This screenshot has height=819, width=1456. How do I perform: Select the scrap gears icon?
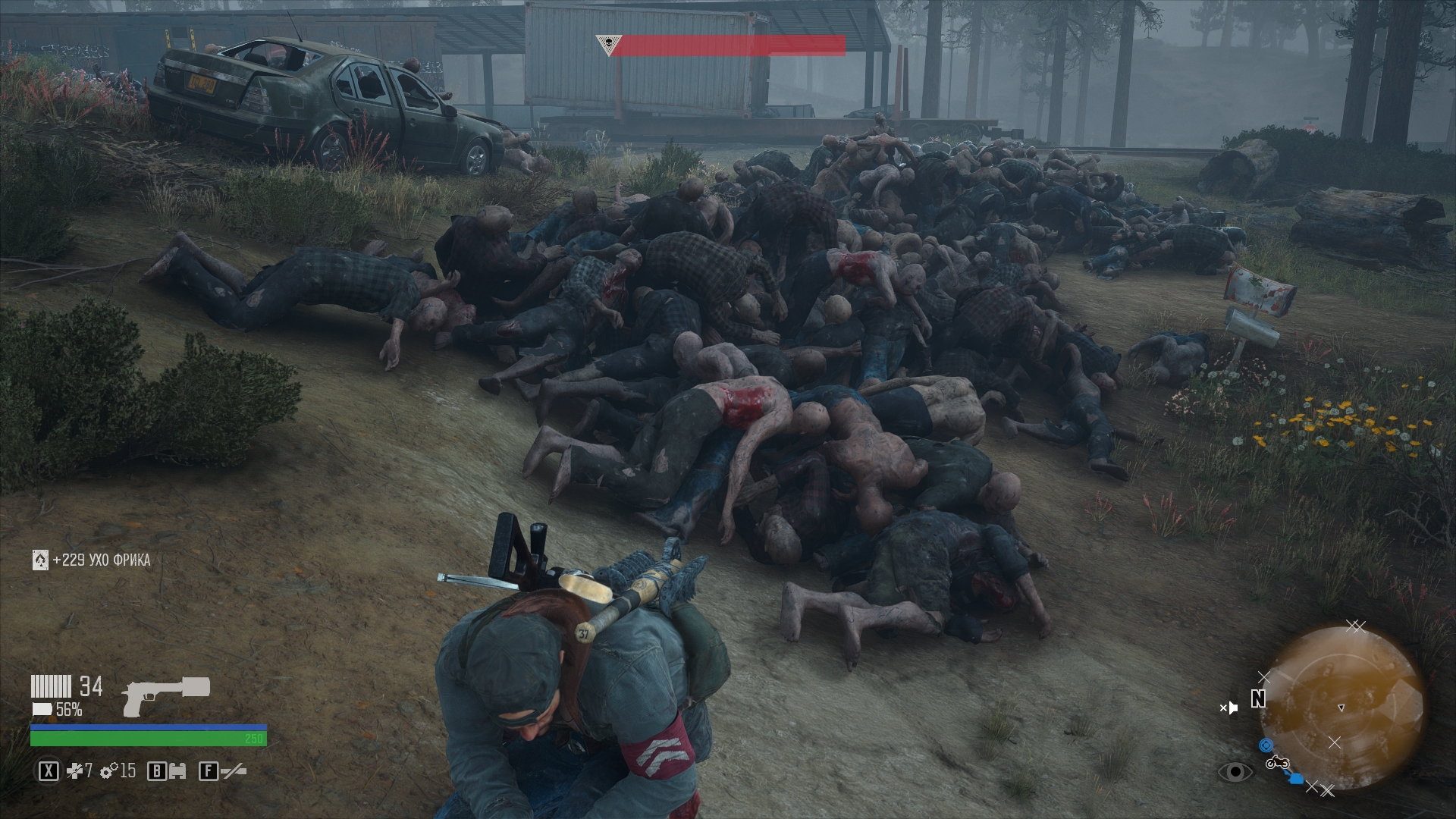click(110, 772)
